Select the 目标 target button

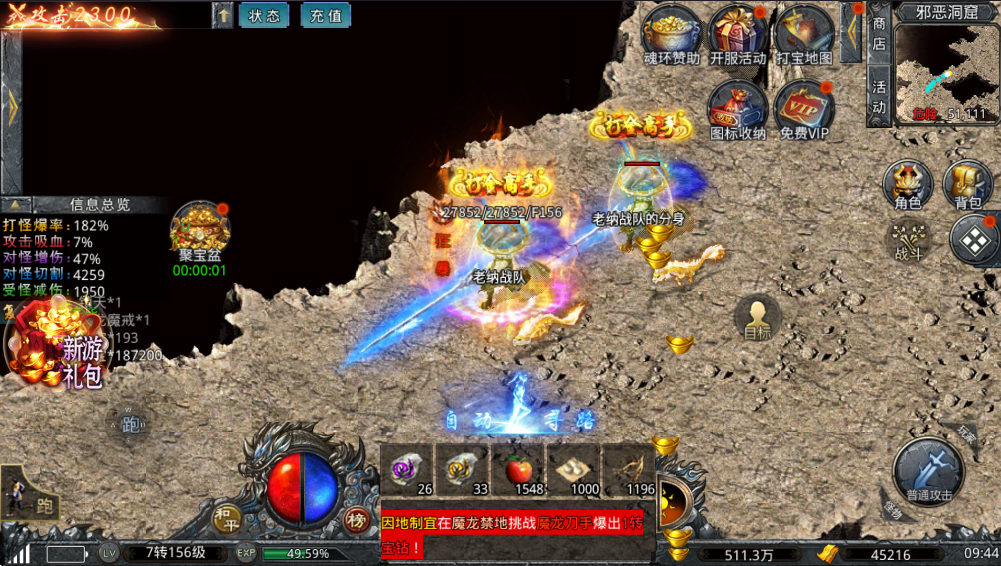coord(757,318)
